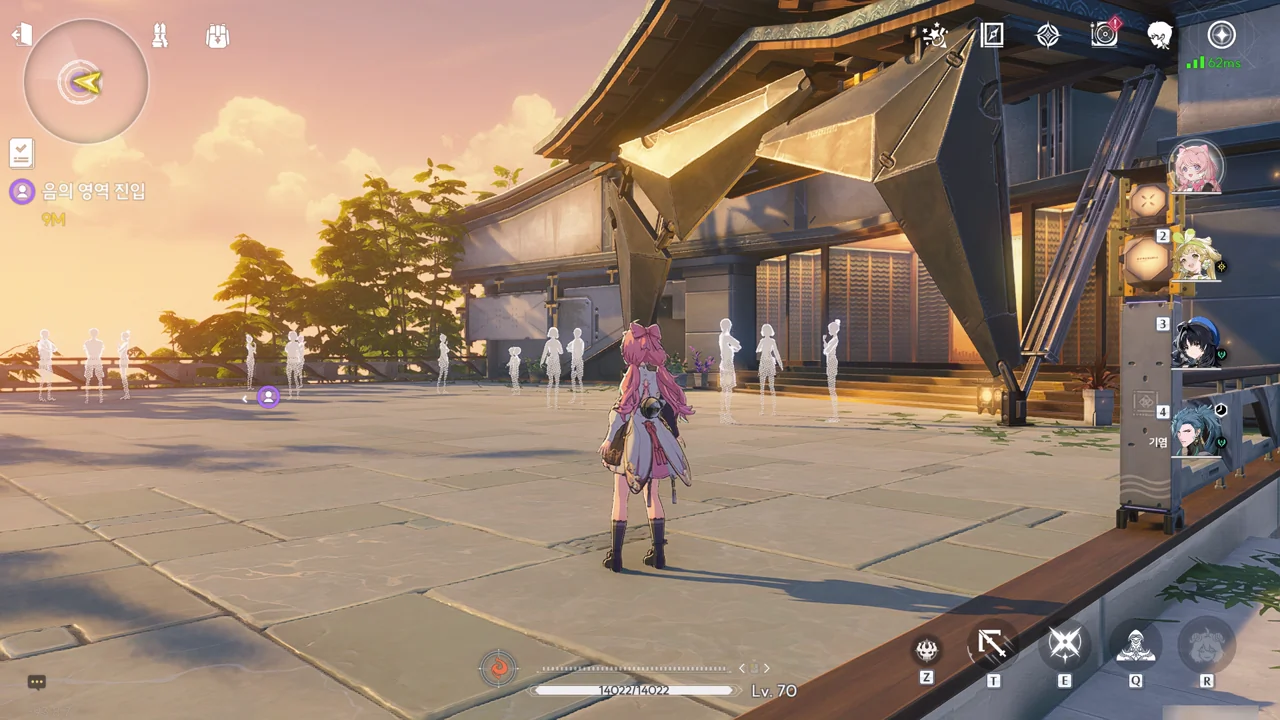The image size is (1280, 720).
Task: Switch to the teal-haired fourth character
Action: (x=1196, y=431)
